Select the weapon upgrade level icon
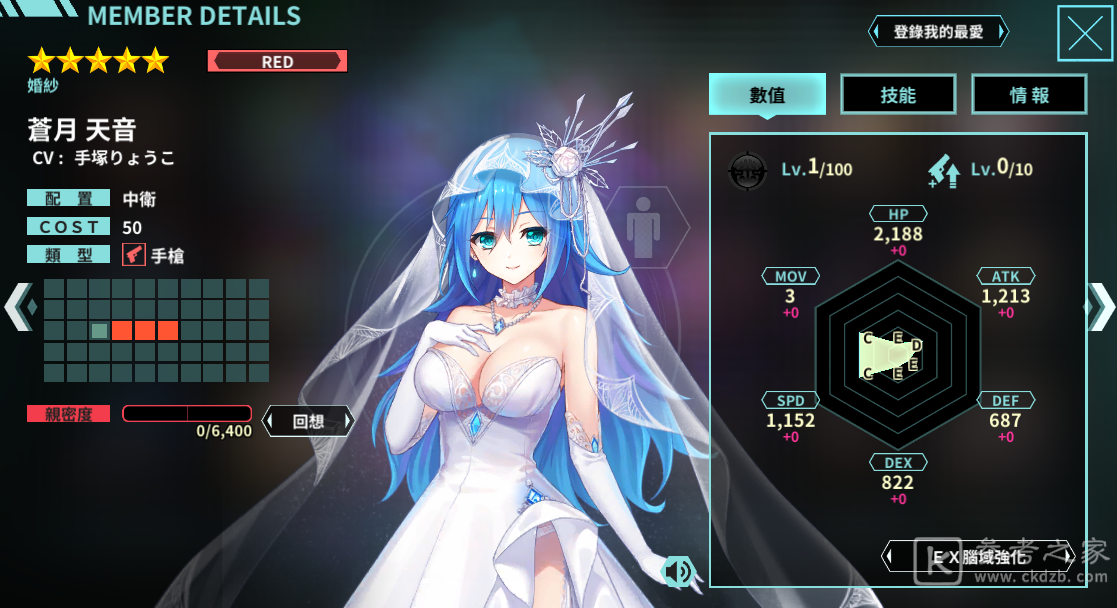 (943, 170)
